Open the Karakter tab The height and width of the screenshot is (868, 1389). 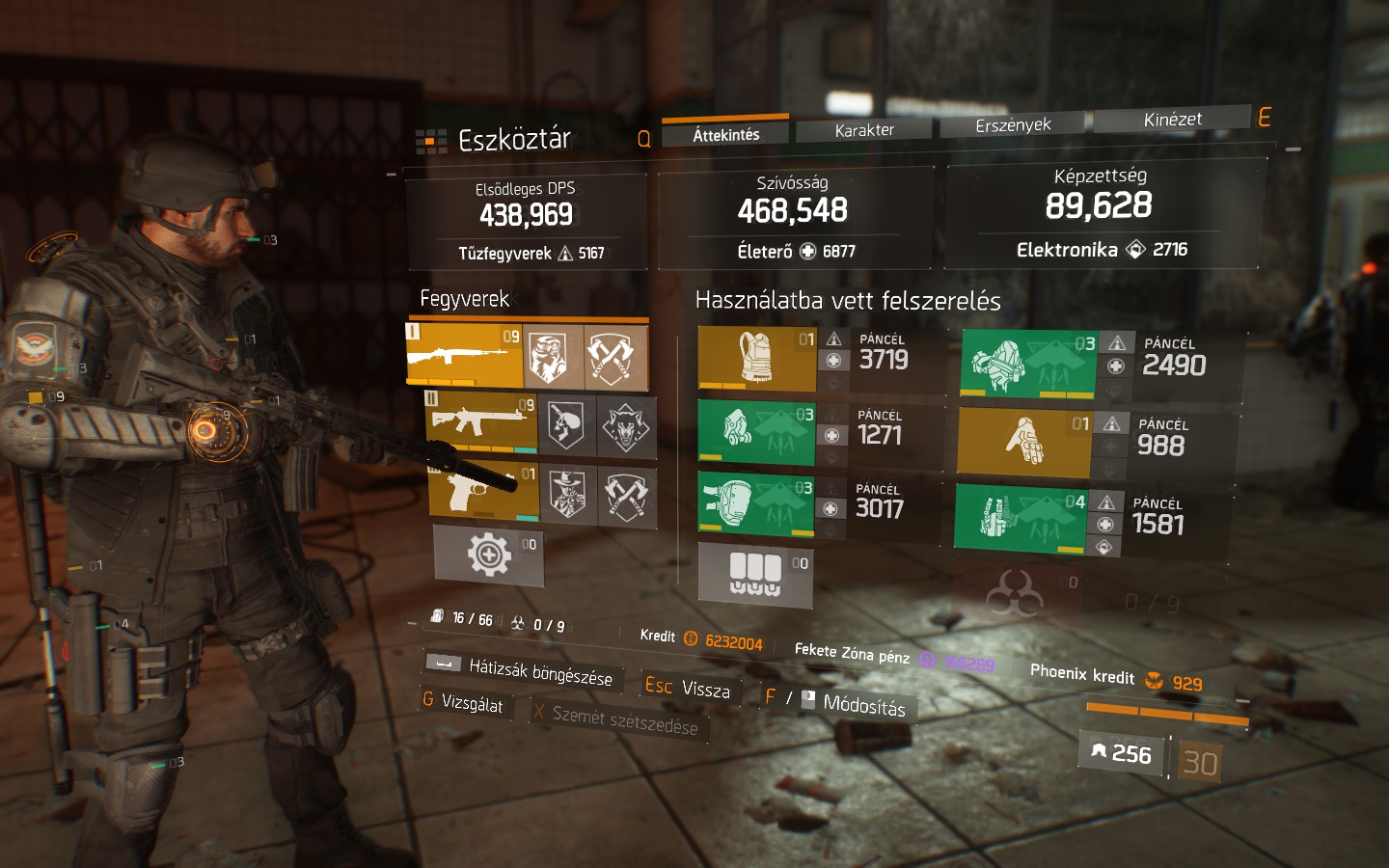tap(863, 129)
